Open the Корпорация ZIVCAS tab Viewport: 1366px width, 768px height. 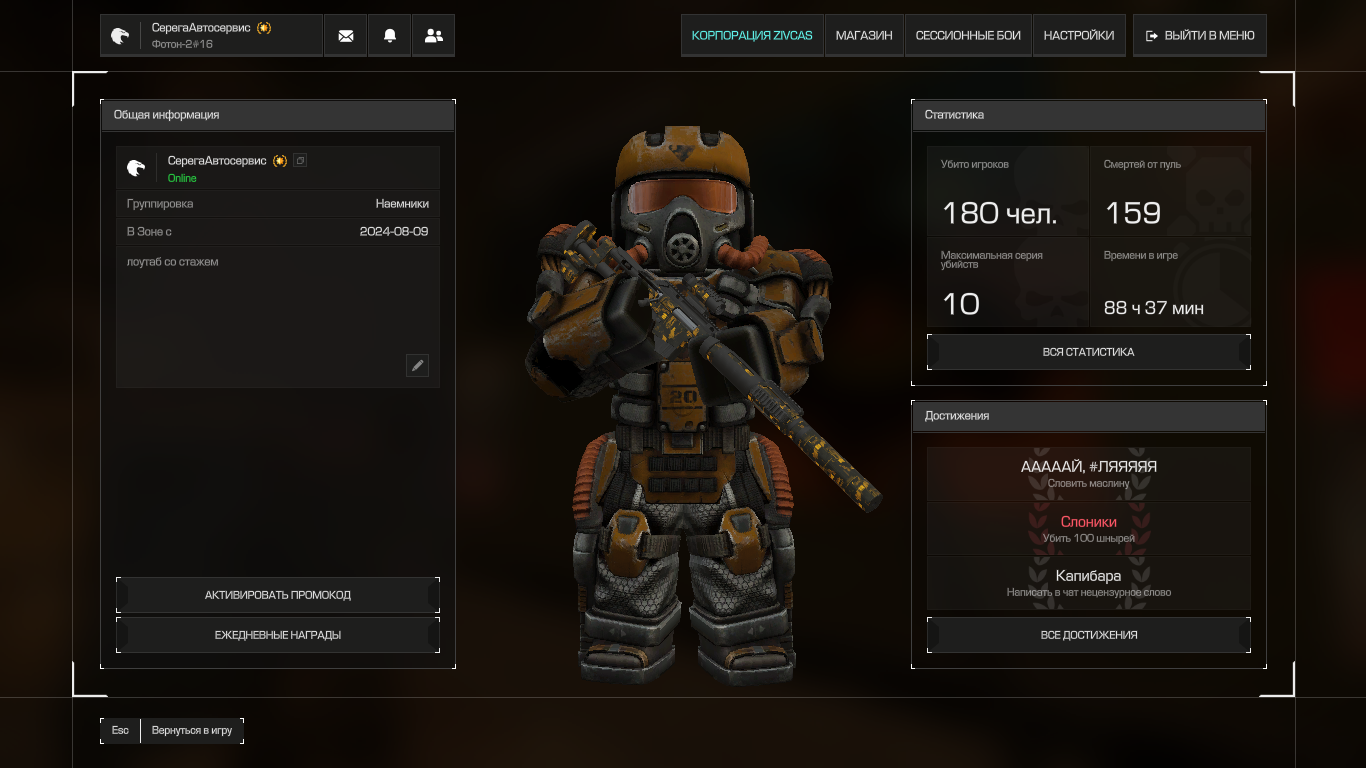point(752,36)
